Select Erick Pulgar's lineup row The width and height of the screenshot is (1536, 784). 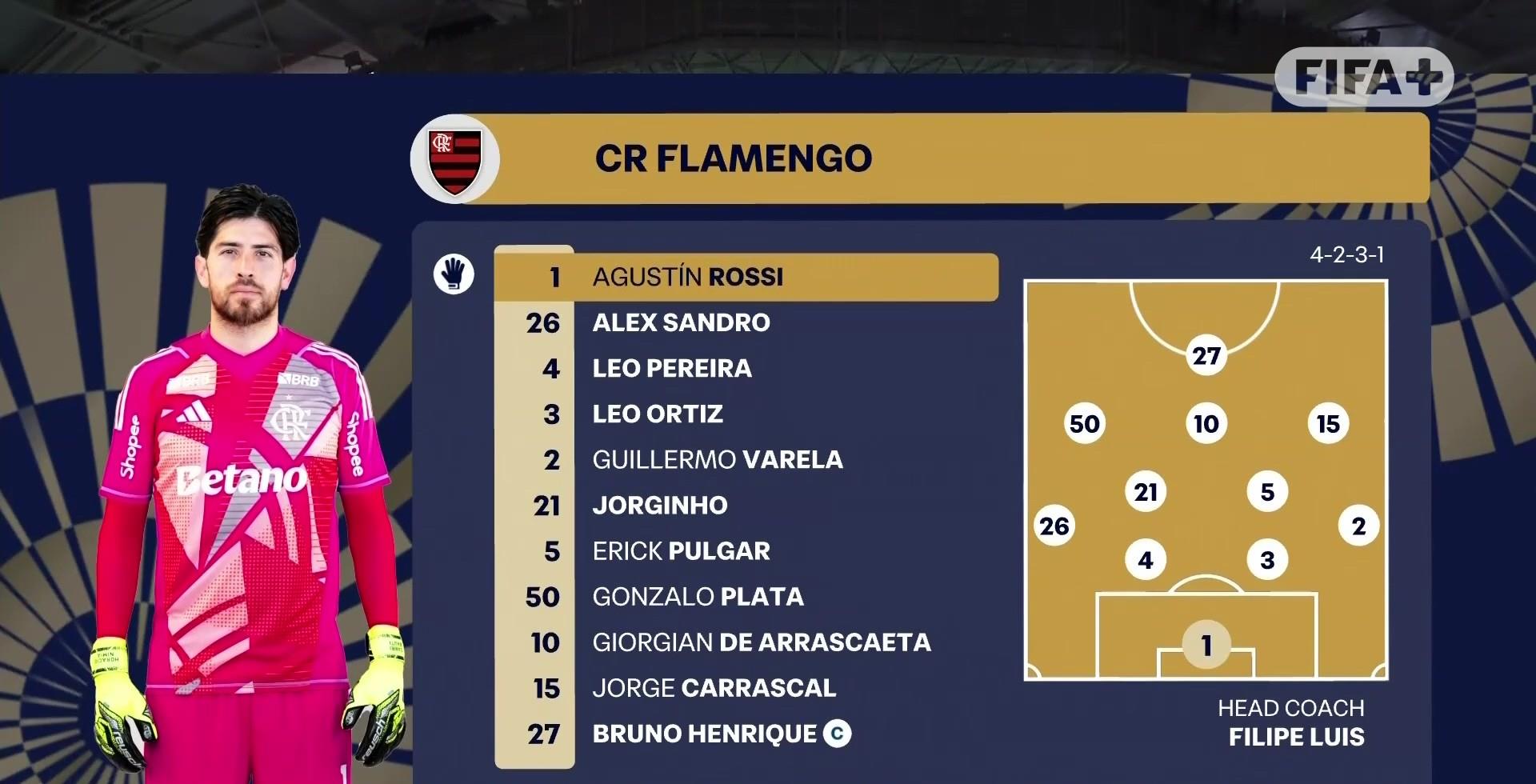(x=681, y=550)
